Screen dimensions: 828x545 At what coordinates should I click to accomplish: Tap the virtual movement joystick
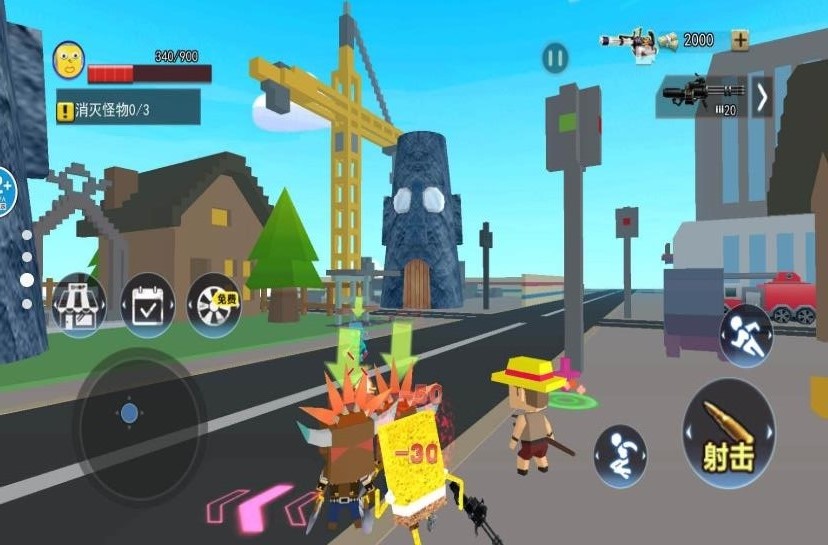pyautogui.click(x=129, y=412)
